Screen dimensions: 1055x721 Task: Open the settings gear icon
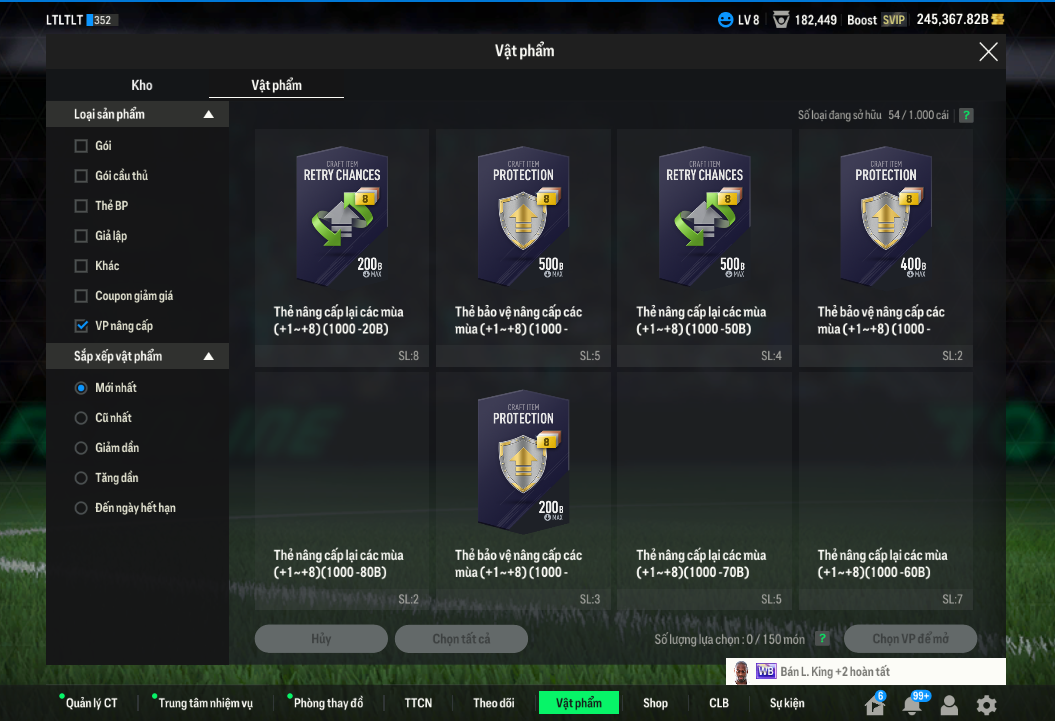click(x=986, y=705)
